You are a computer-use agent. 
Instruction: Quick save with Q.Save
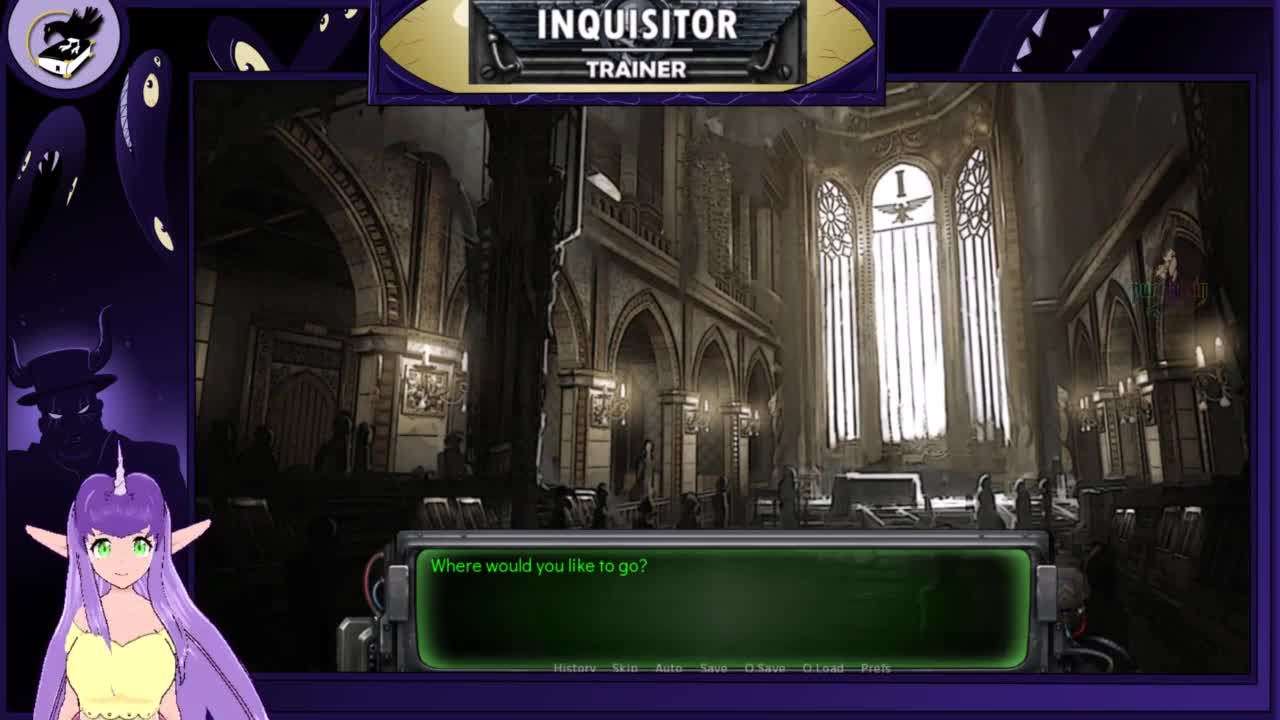(x=764, y=668)
